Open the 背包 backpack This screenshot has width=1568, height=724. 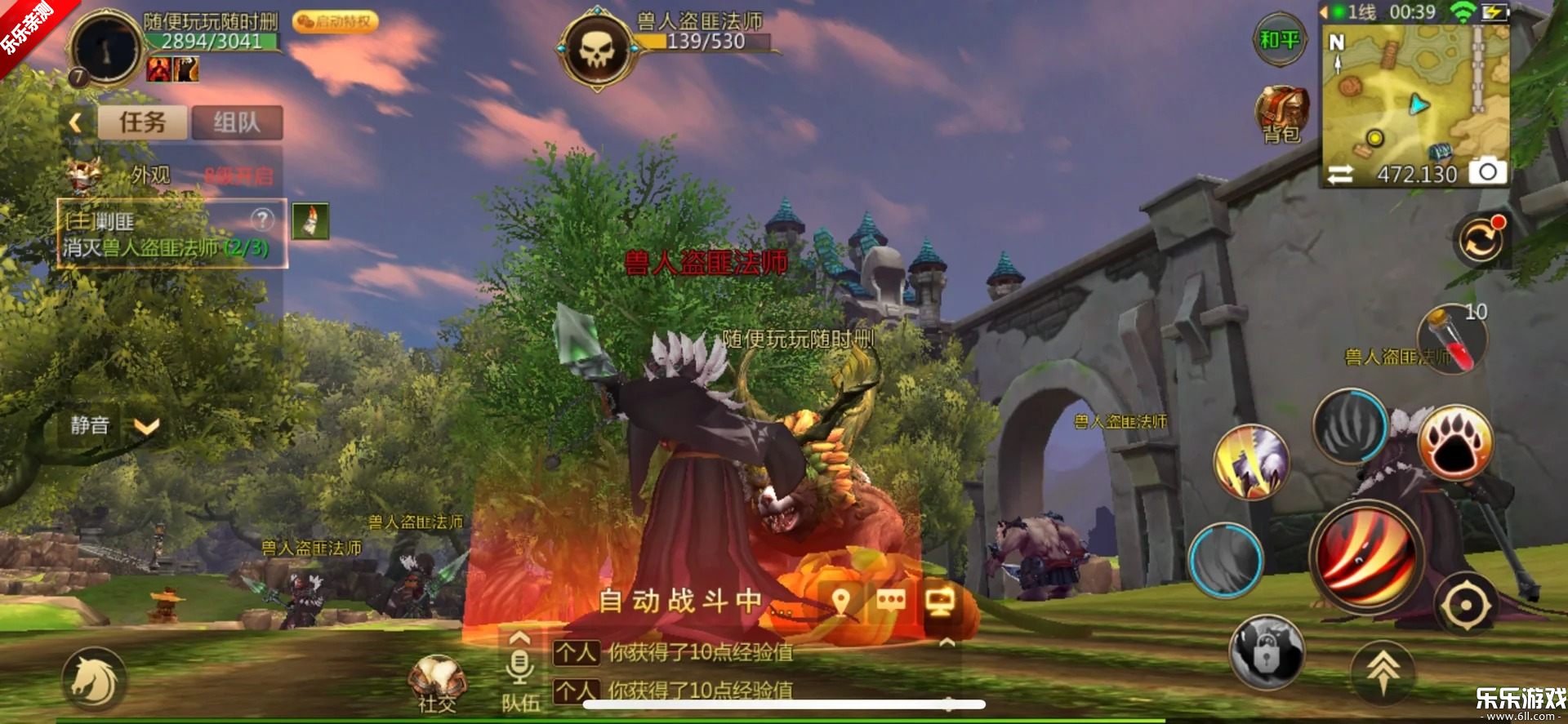[1282, 114]
